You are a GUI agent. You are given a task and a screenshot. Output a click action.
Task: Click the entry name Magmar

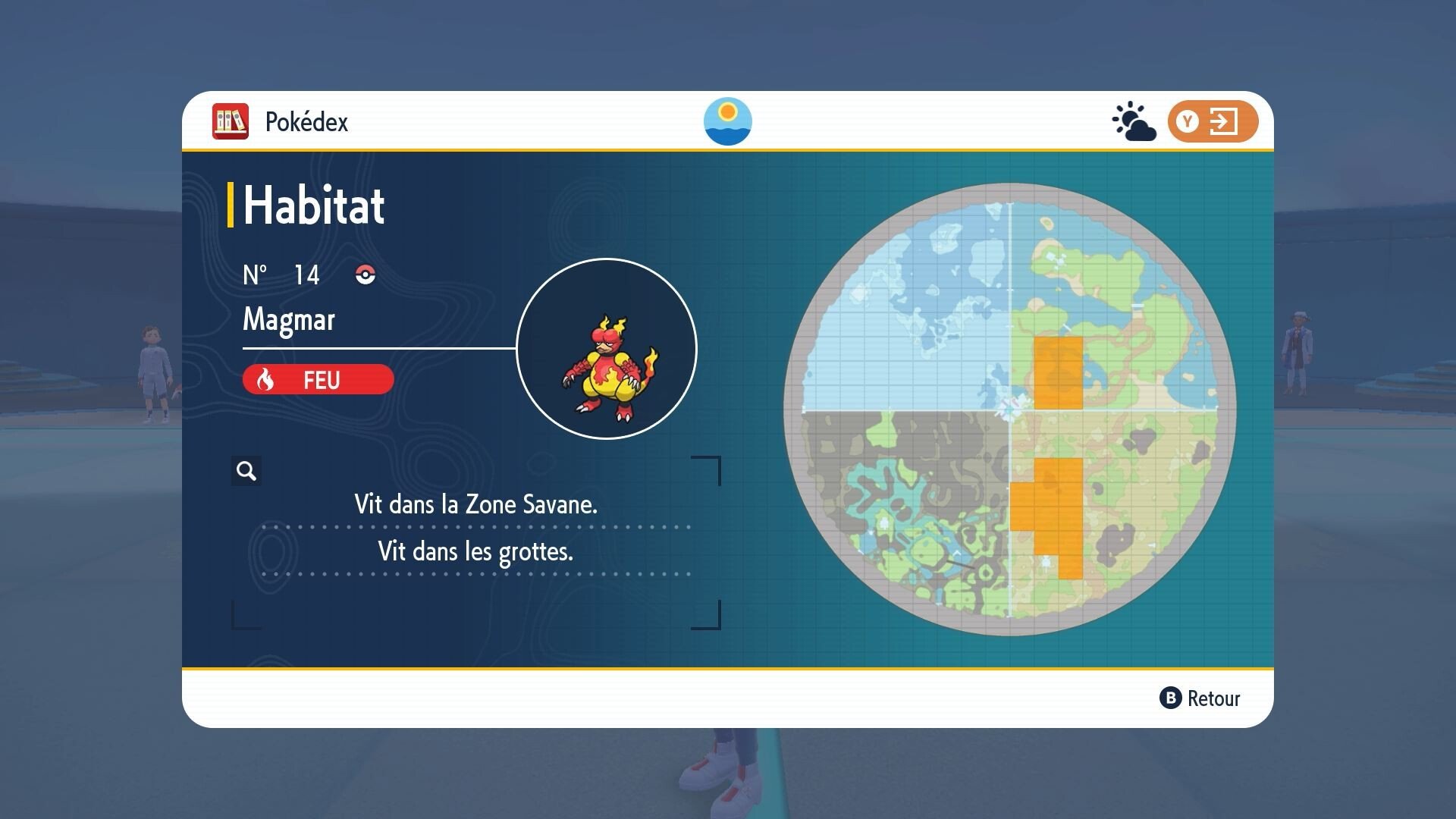[288, 320]
